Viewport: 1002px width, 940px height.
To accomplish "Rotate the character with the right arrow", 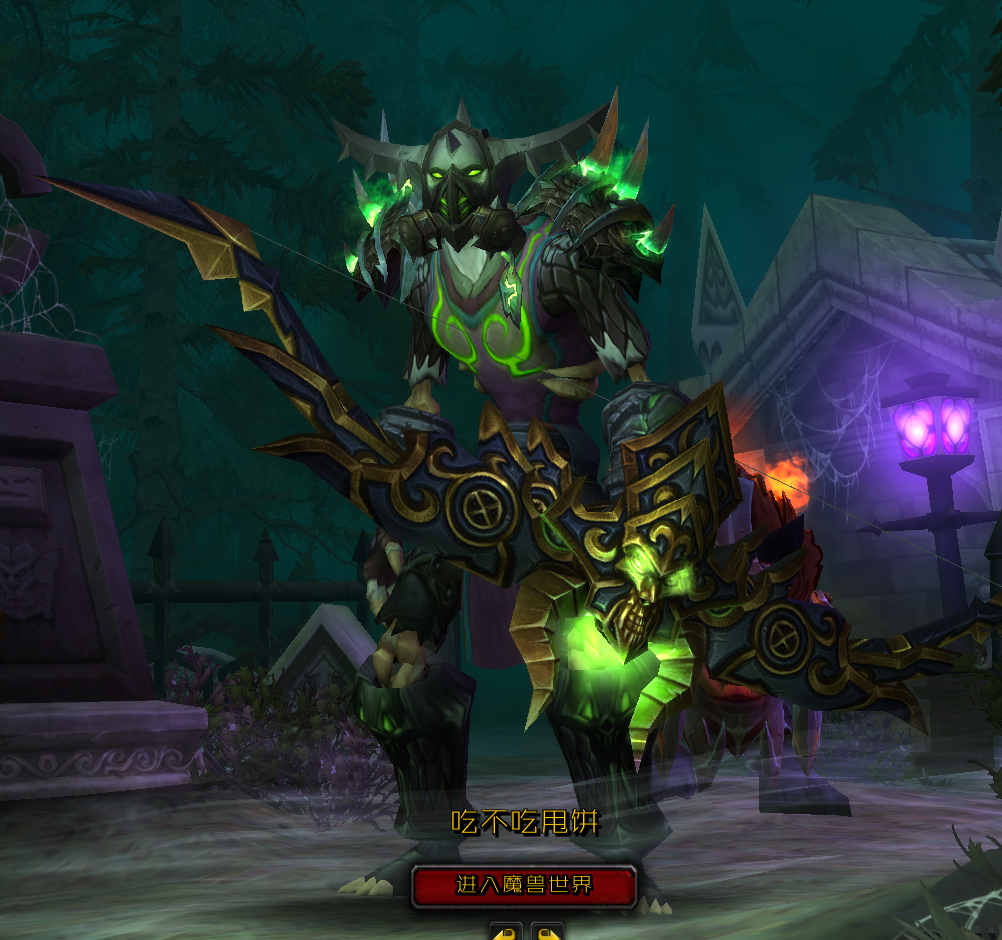I will [x=547, y=932].
